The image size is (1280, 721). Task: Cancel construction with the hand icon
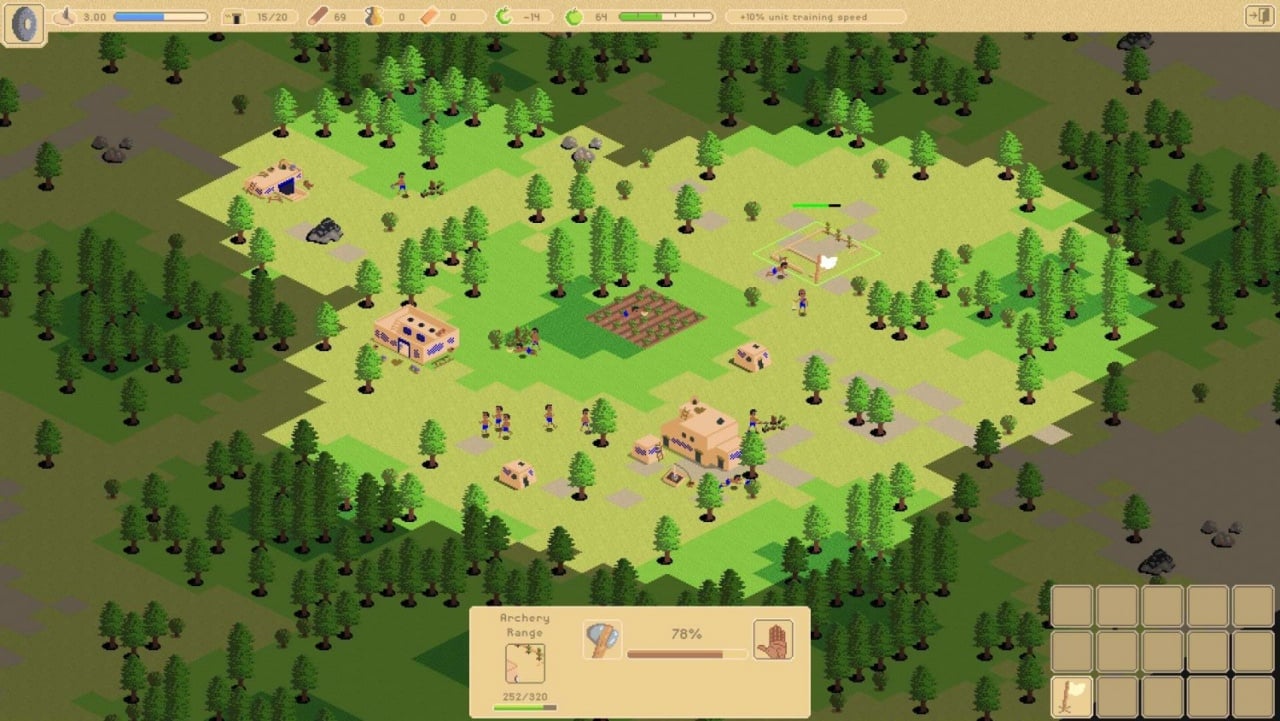pyautogui.click(x=773, y=640)
